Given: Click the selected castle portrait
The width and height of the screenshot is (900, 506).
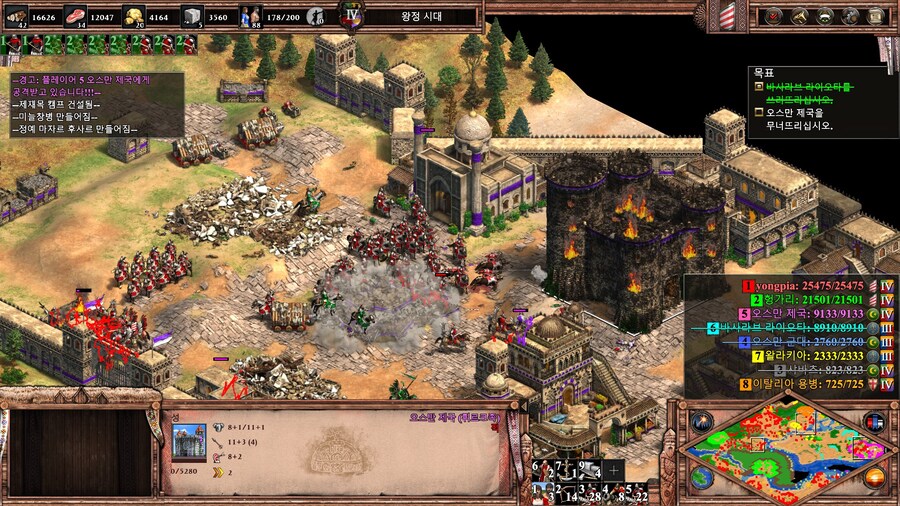Looking at the screenshot, I should [188, 441].
